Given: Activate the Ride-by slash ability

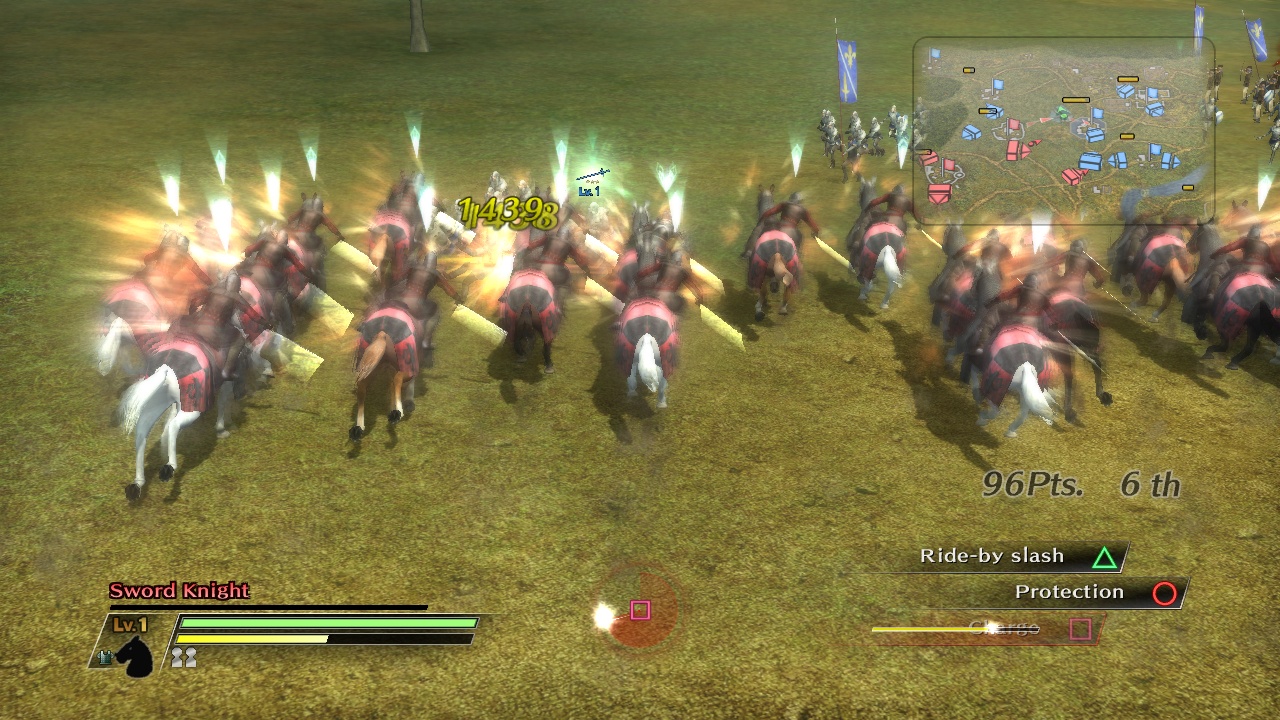Looking at the screenshot, I should tap(992, 556).
